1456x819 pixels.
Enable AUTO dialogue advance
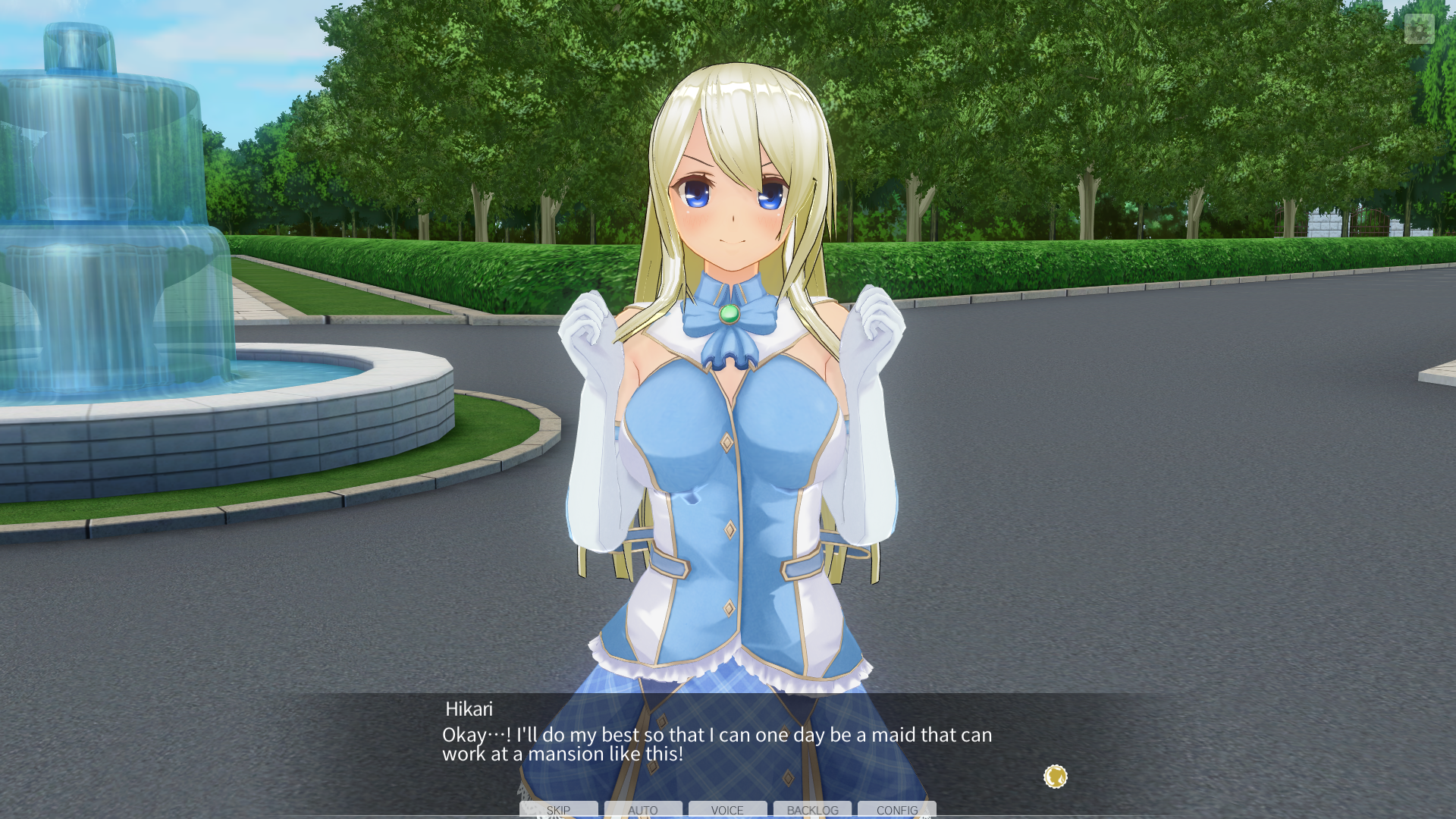point(643,809)
